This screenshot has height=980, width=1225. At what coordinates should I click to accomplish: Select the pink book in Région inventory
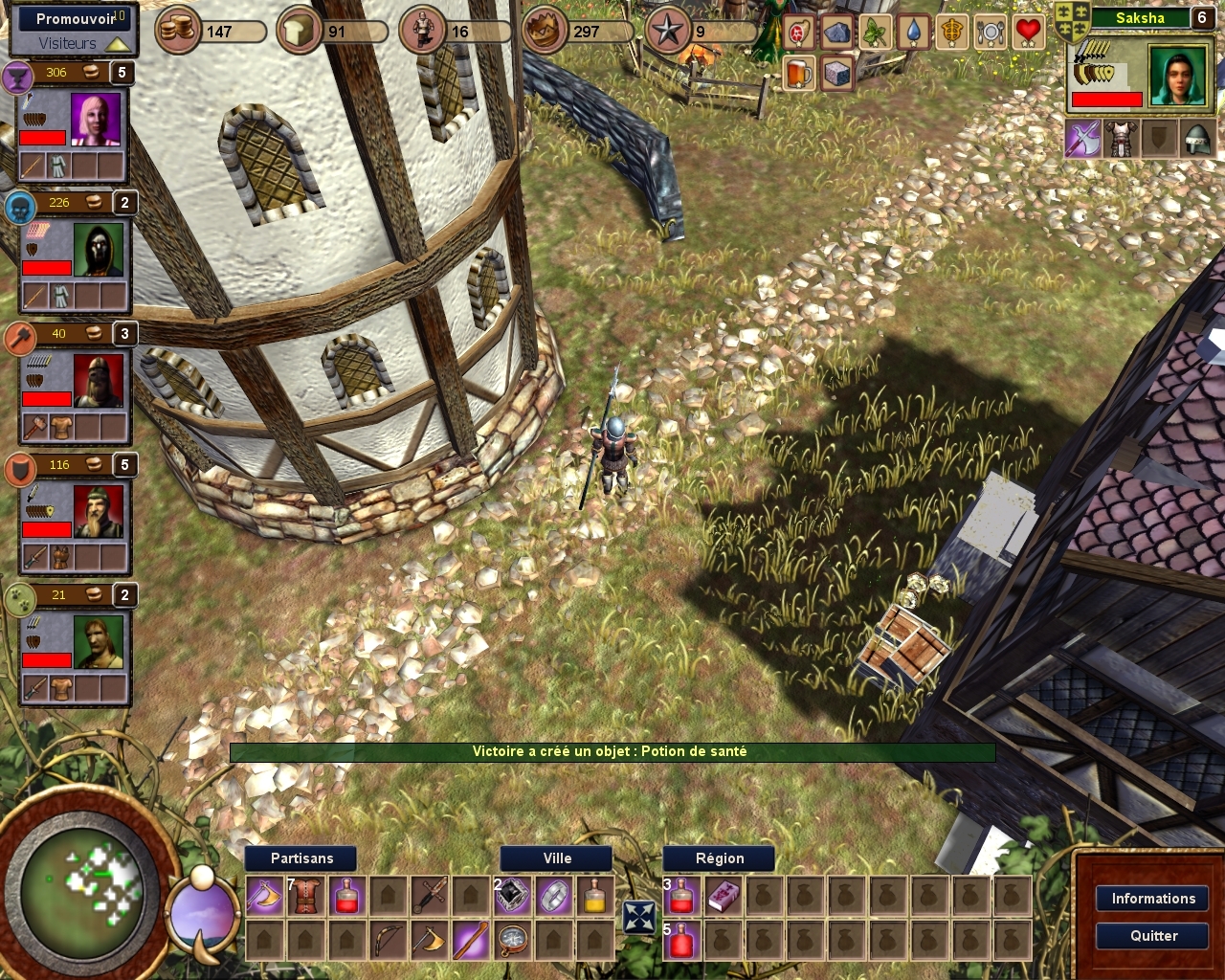coord(723,897)
